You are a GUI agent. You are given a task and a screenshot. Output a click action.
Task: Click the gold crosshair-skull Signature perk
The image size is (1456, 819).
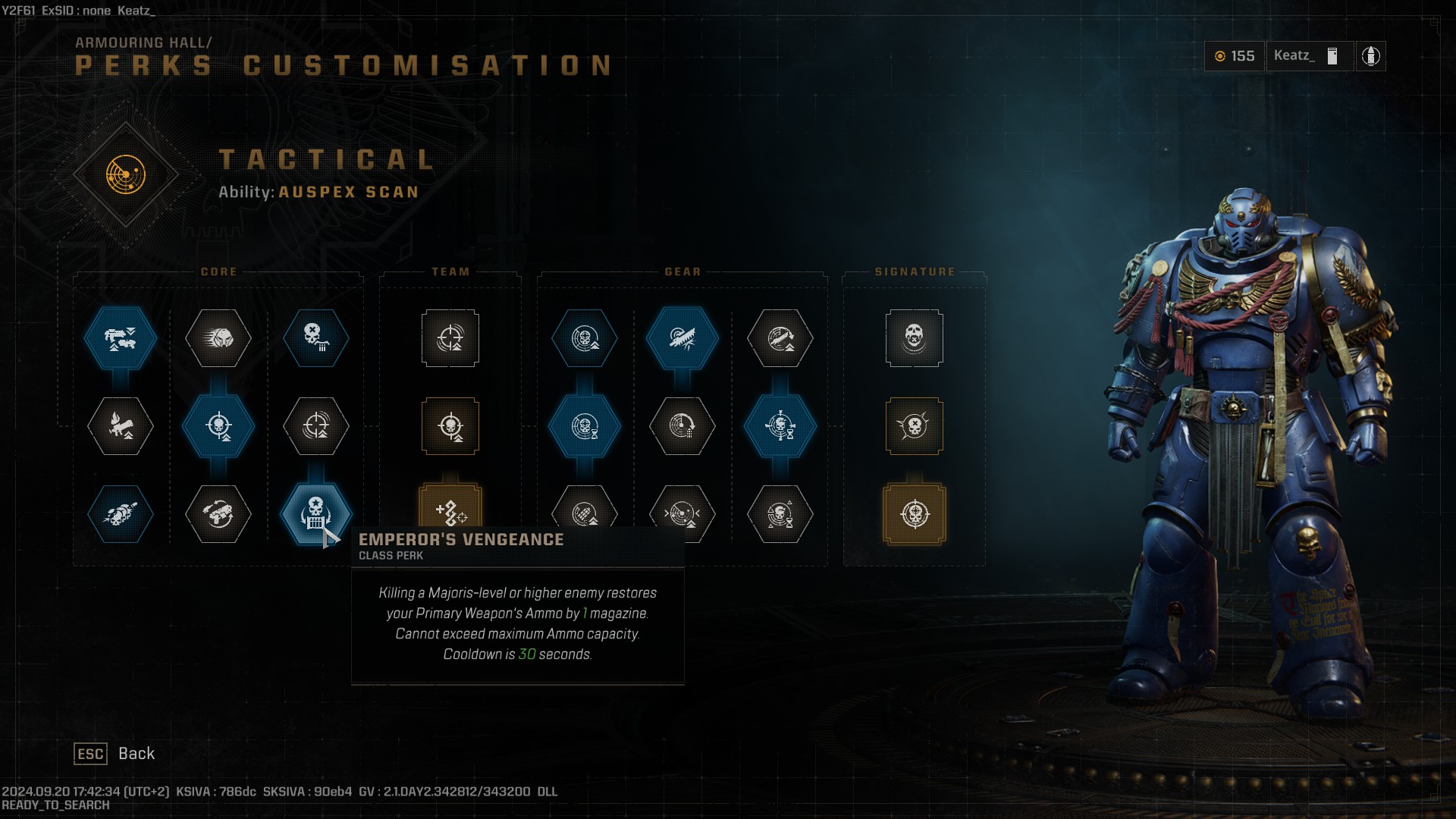(x=915, y=514)
